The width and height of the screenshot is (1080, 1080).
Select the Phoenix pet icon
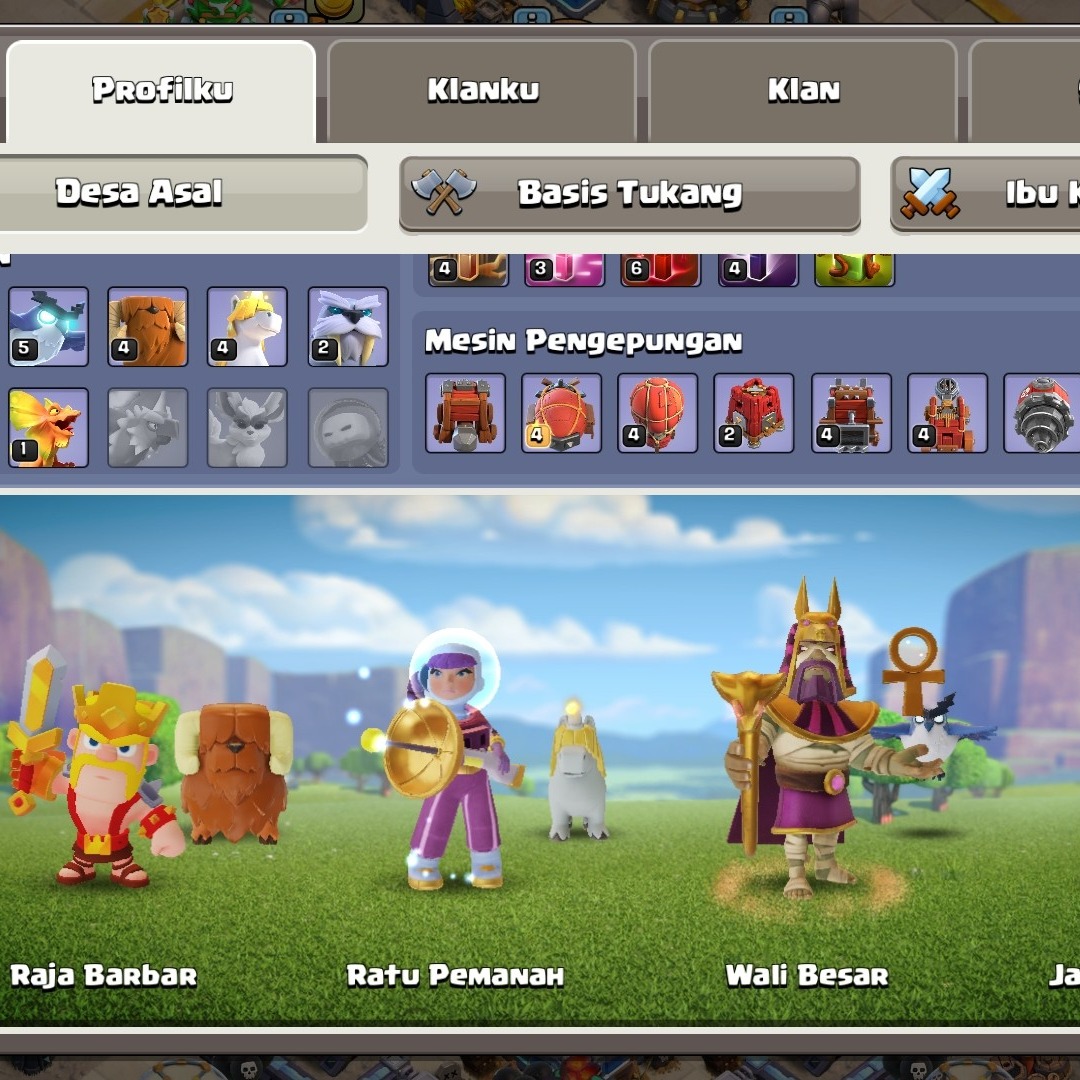(x=48, y=427)
